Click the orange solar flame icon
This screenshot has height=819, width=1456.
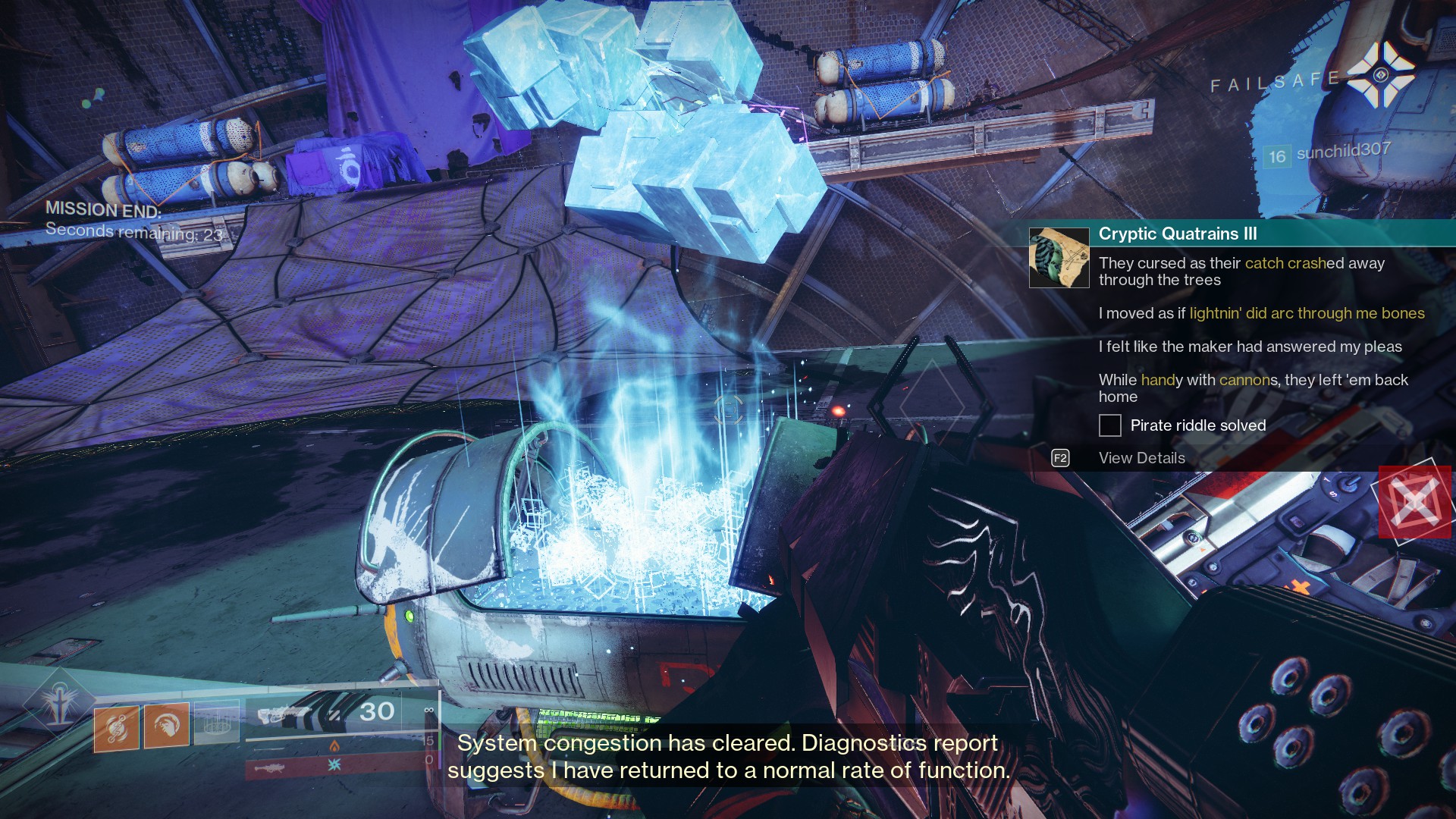335,746
